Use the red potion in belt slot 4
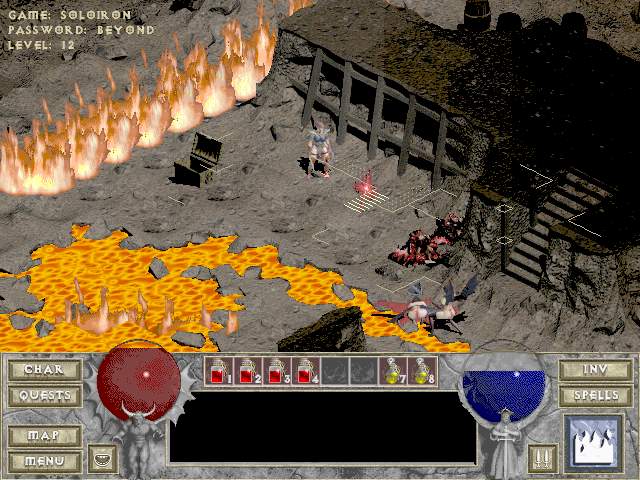 305,372
